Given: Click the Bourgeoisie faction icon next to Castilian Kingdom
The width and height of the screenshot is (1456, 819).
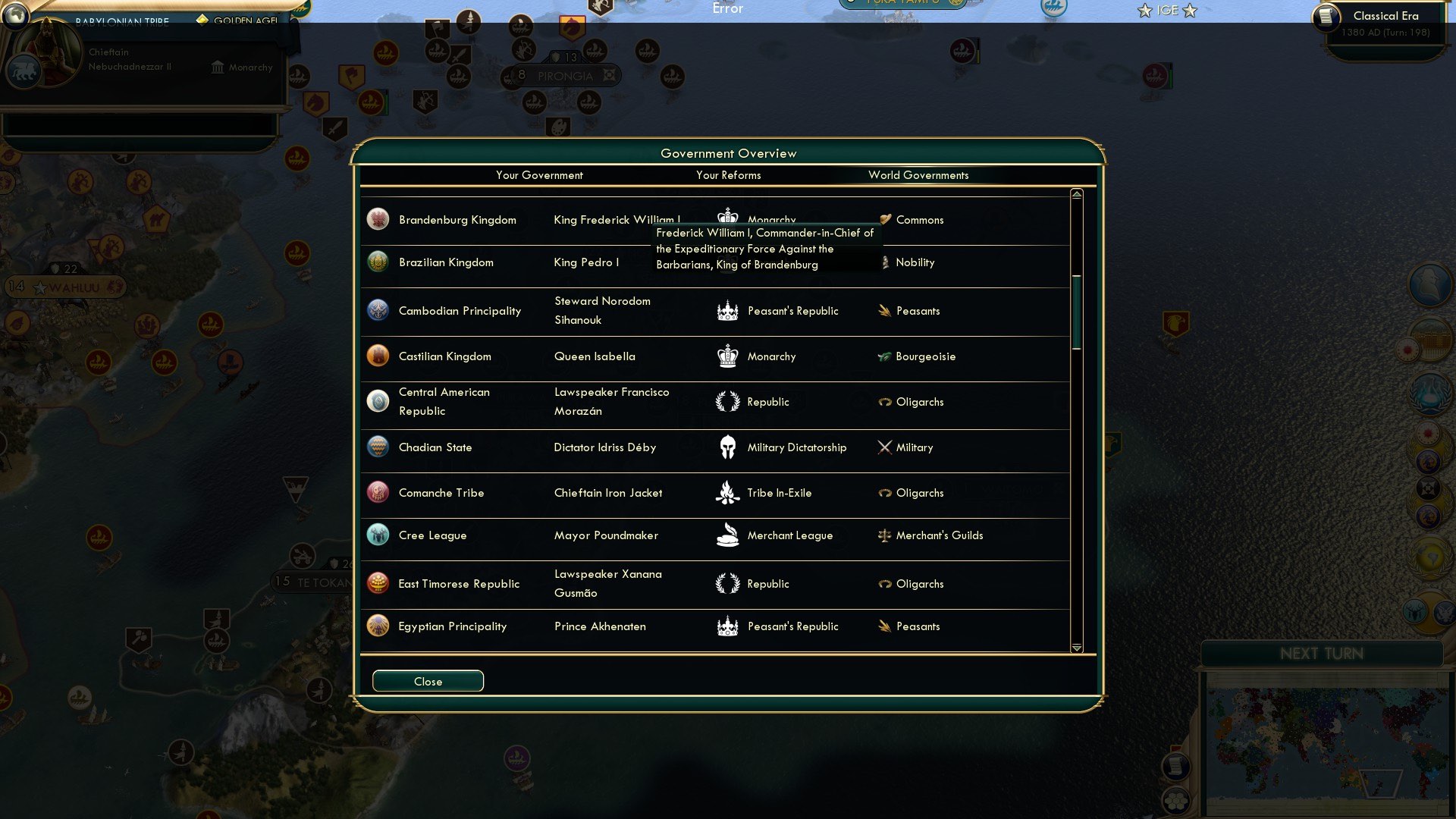Looking at the screenshot, I should (885, 356).
